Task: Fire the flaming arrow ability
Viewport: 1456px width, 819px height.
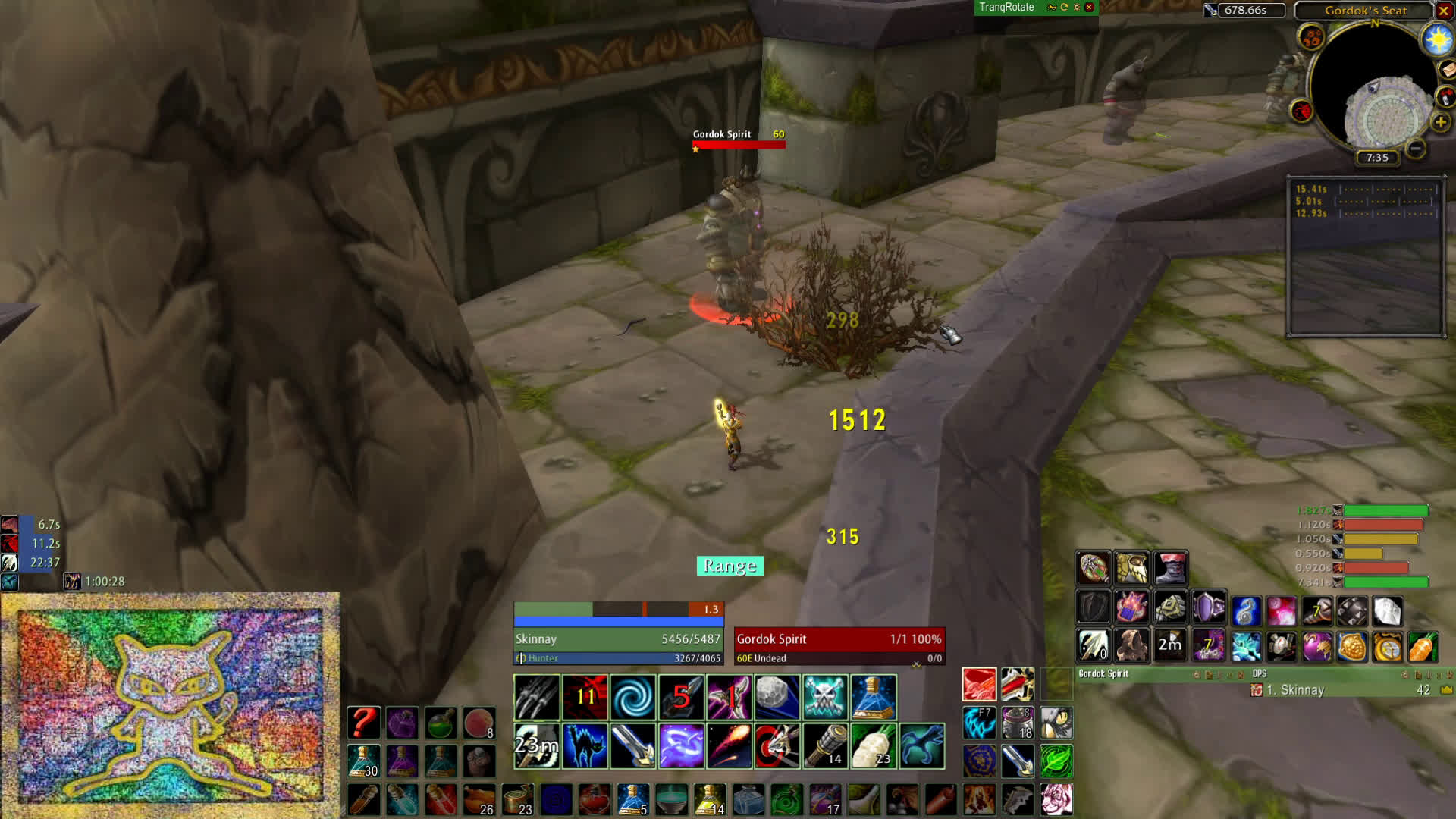Action: [729, 745]
